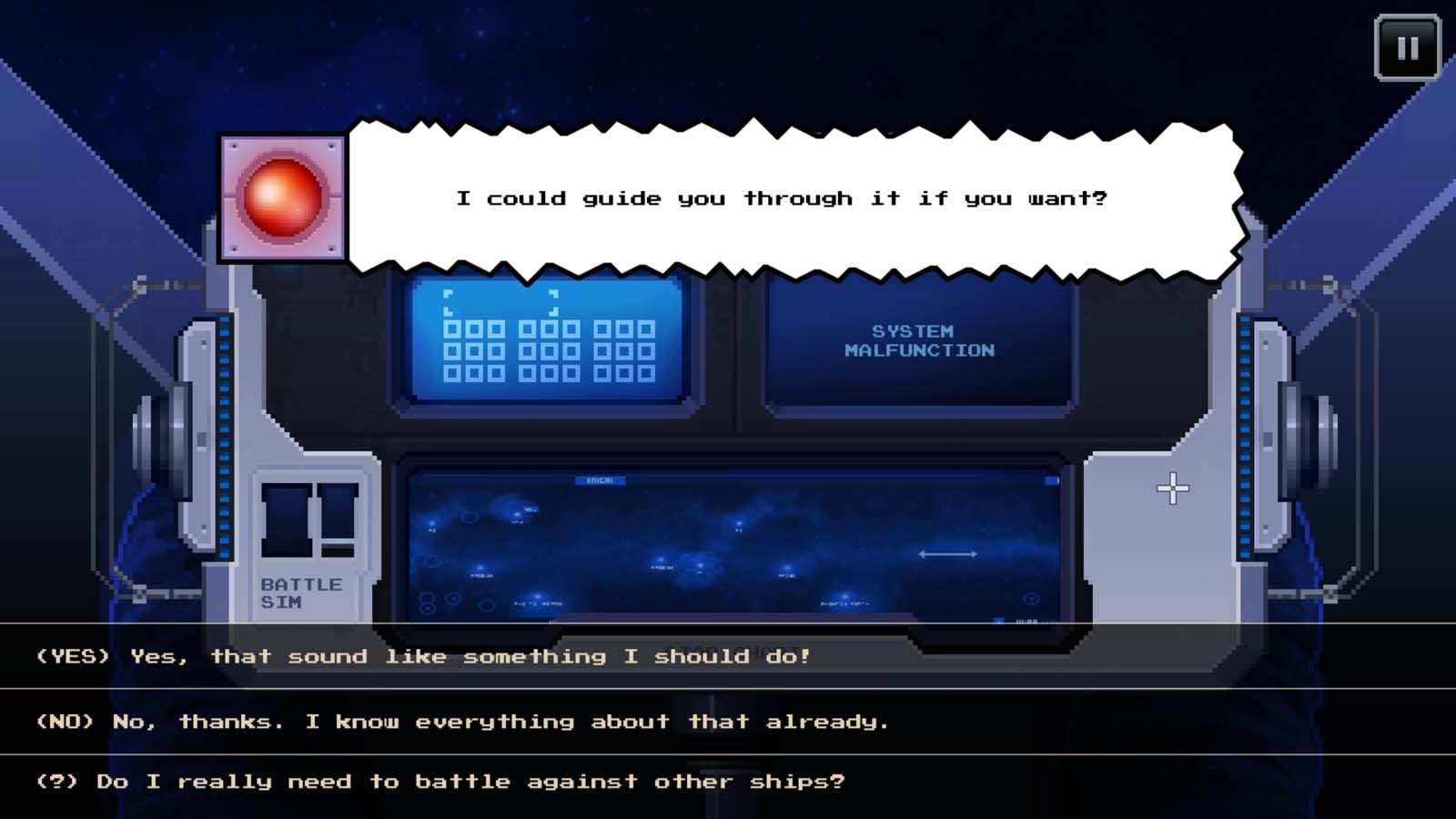This screenshot has height=819, width=1456.
Task: Click the map's title tab above the starfield
Action: click(601, 480)
